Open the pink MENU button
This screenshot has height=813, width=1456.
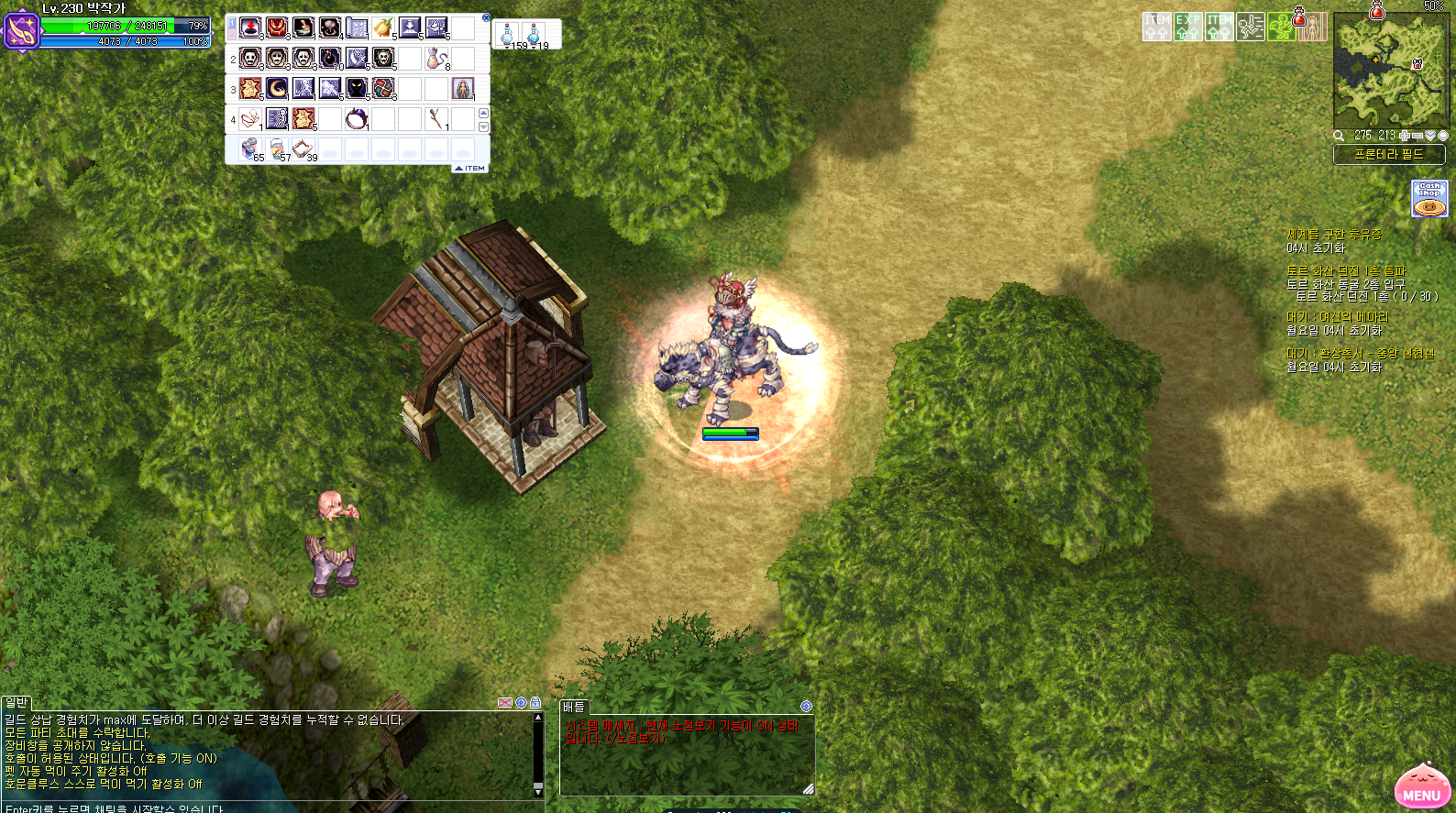[1421, 789]
